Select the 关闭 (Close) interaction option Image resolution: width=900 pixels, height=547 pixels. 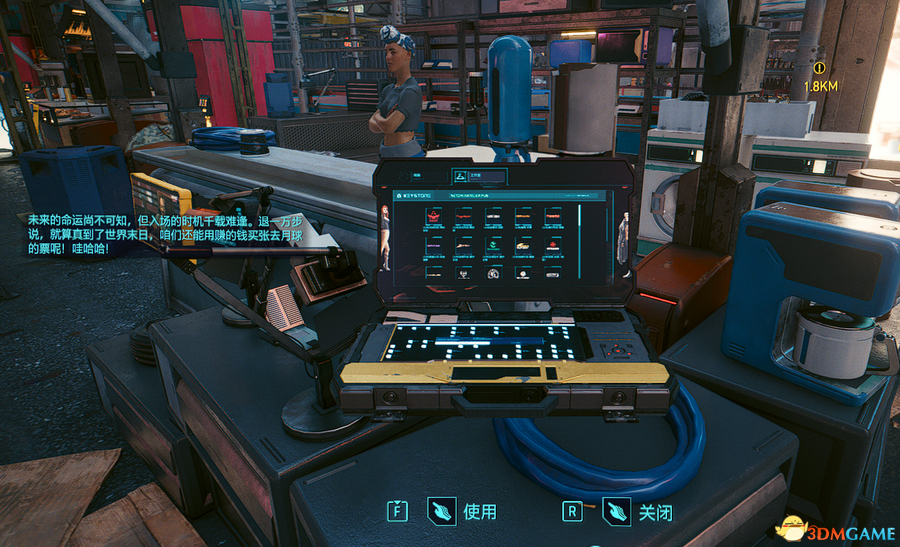(654, 512)
